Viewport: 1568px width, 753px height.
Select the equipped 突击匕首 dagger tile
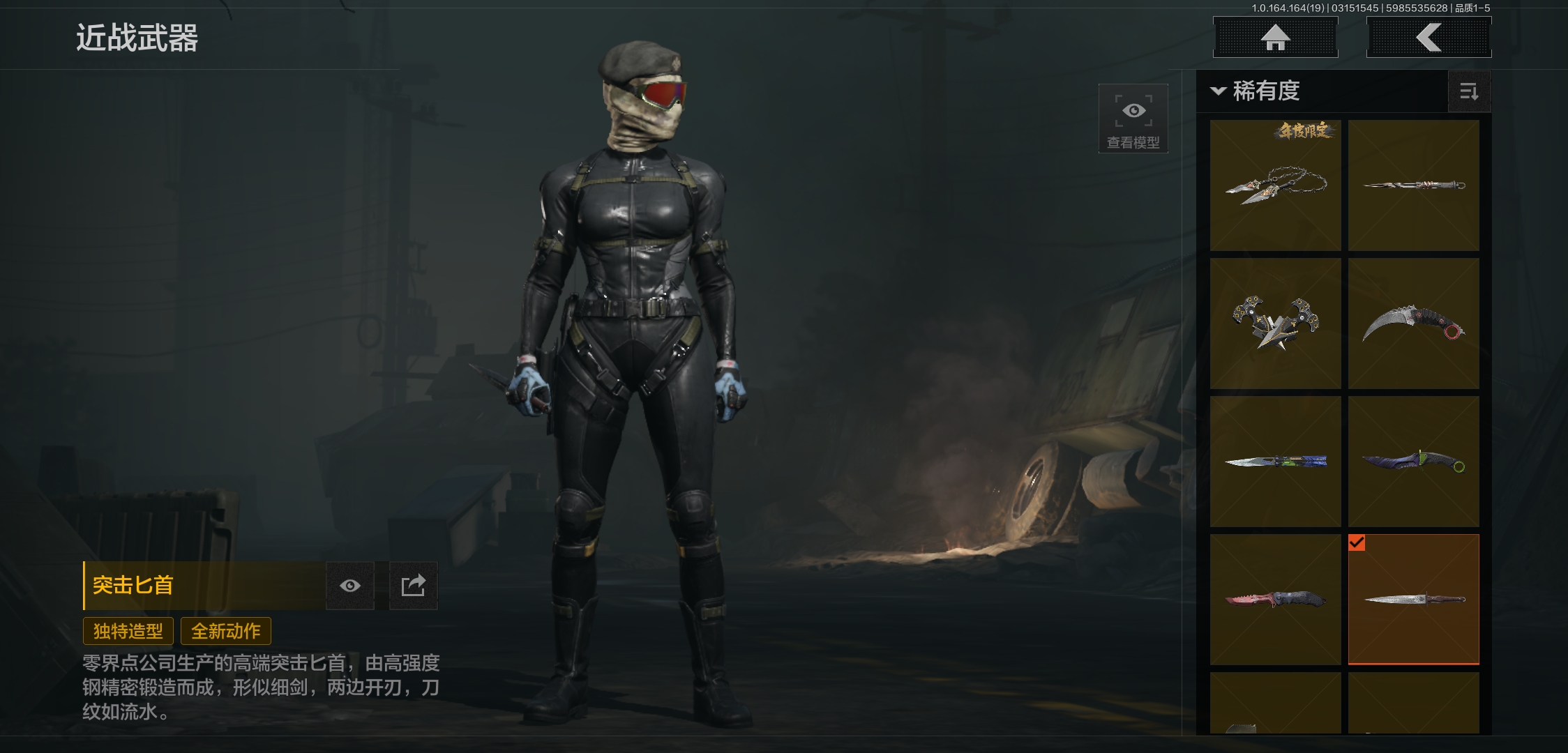[x=1413, y=600]
